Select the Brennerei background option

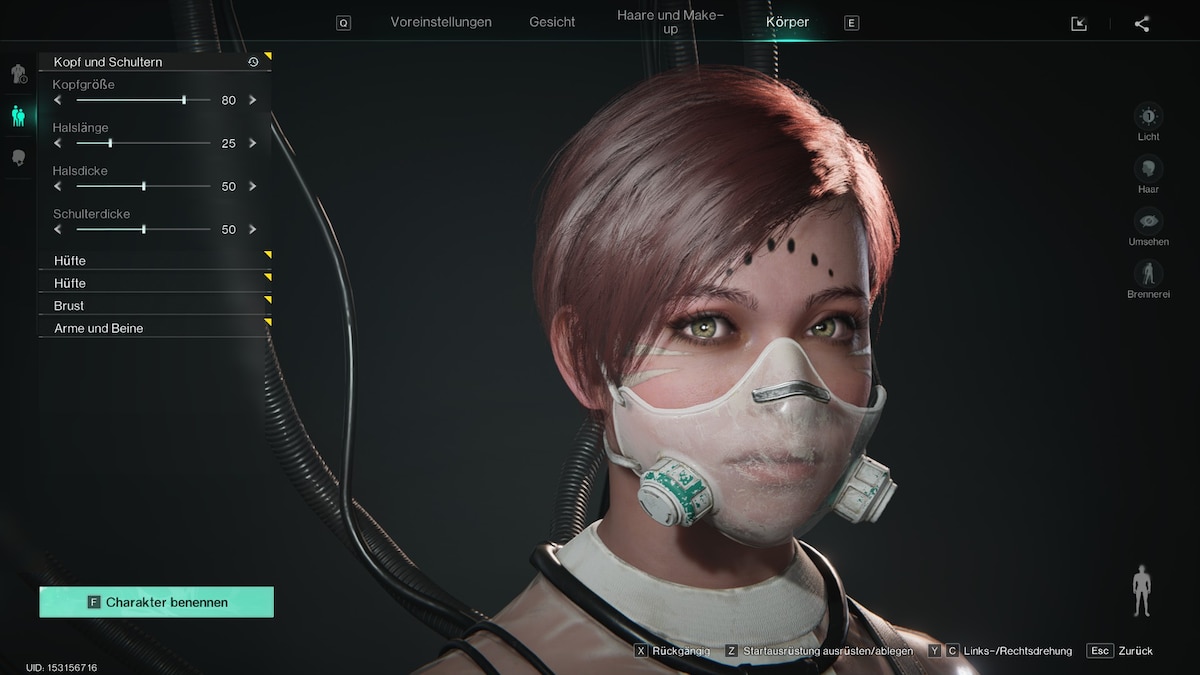[x=1148, y=273]
